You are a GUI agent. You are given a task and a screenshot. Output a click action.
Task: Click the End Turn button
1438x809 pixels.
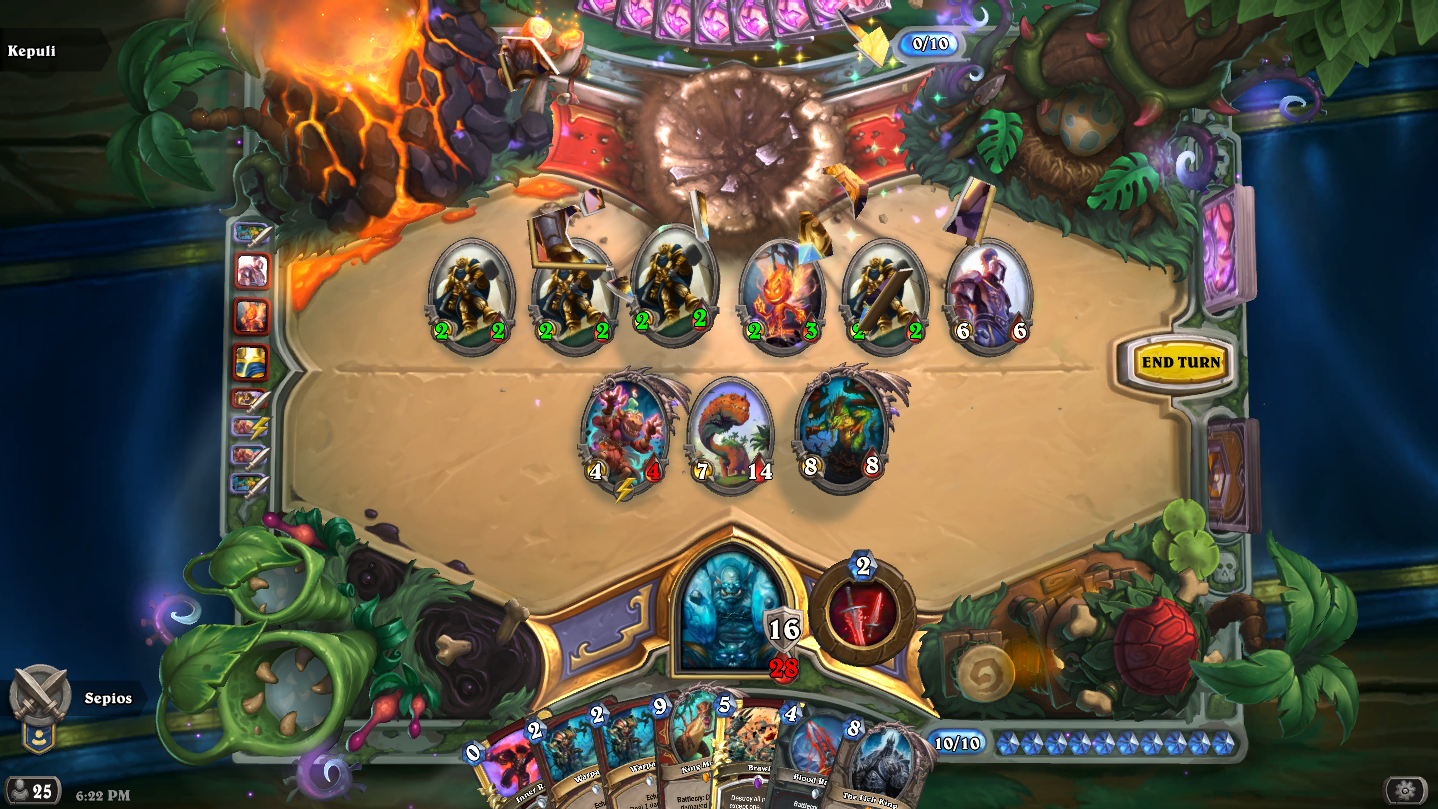[1180, 362]
